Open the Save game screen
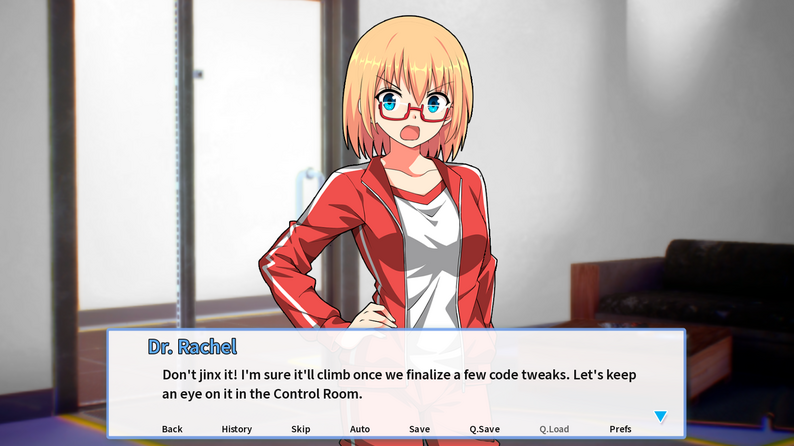 click(420, 429)
